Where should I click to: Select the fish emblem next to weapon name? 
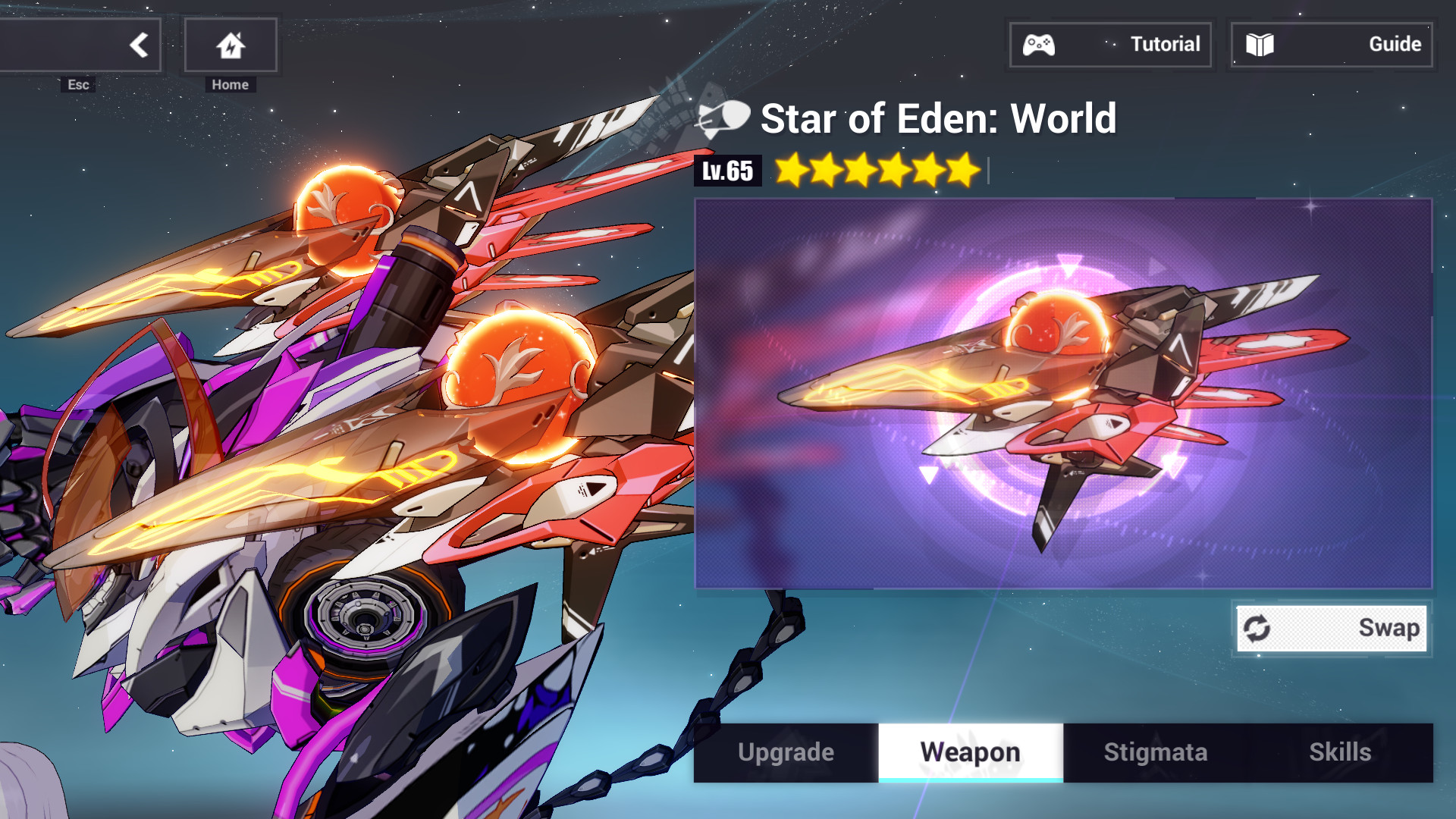click(723, 119)
